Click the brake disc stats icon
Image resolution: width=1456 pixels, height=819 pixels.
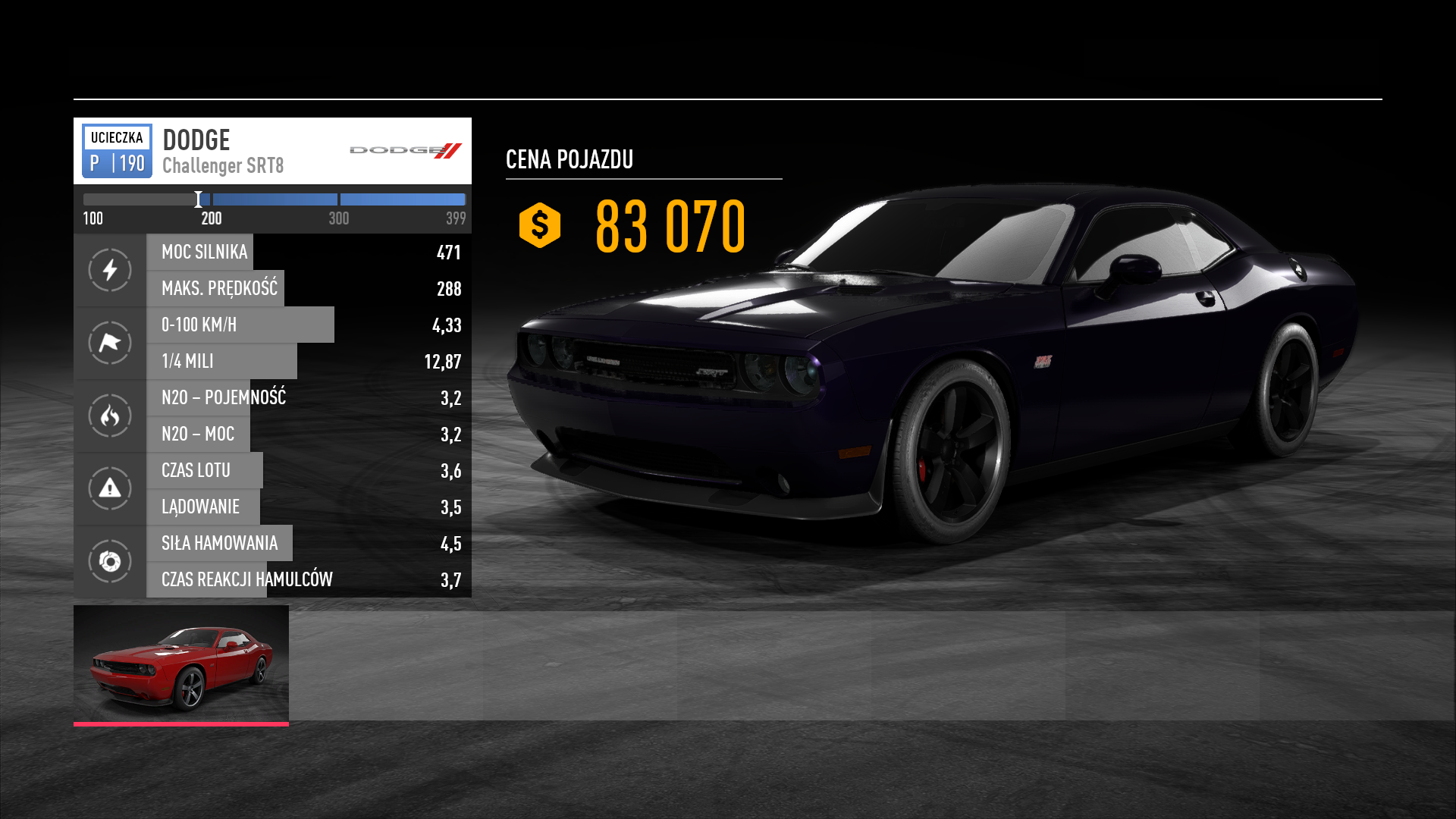tap(110, 561)
